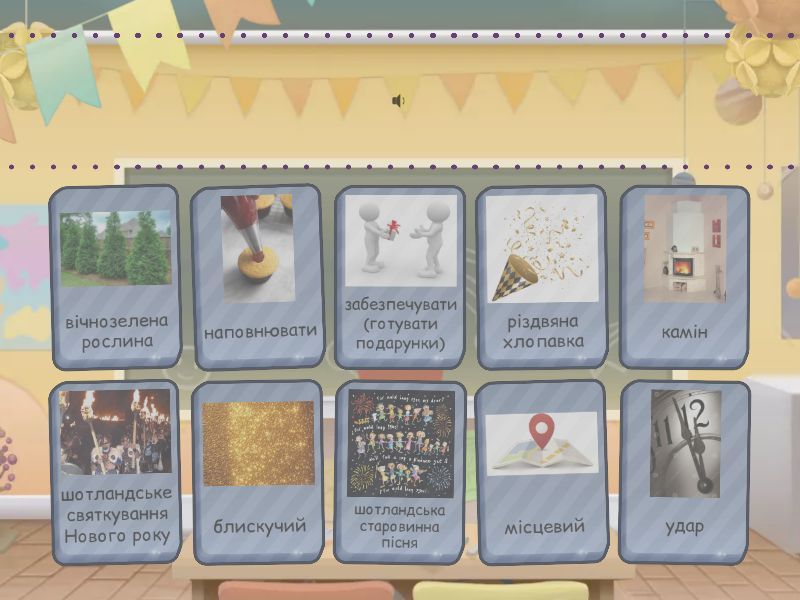Select the 'шотландське святкування Нового року' card
The width and height of the screenshot is (800, 600).
pos(114,472)
